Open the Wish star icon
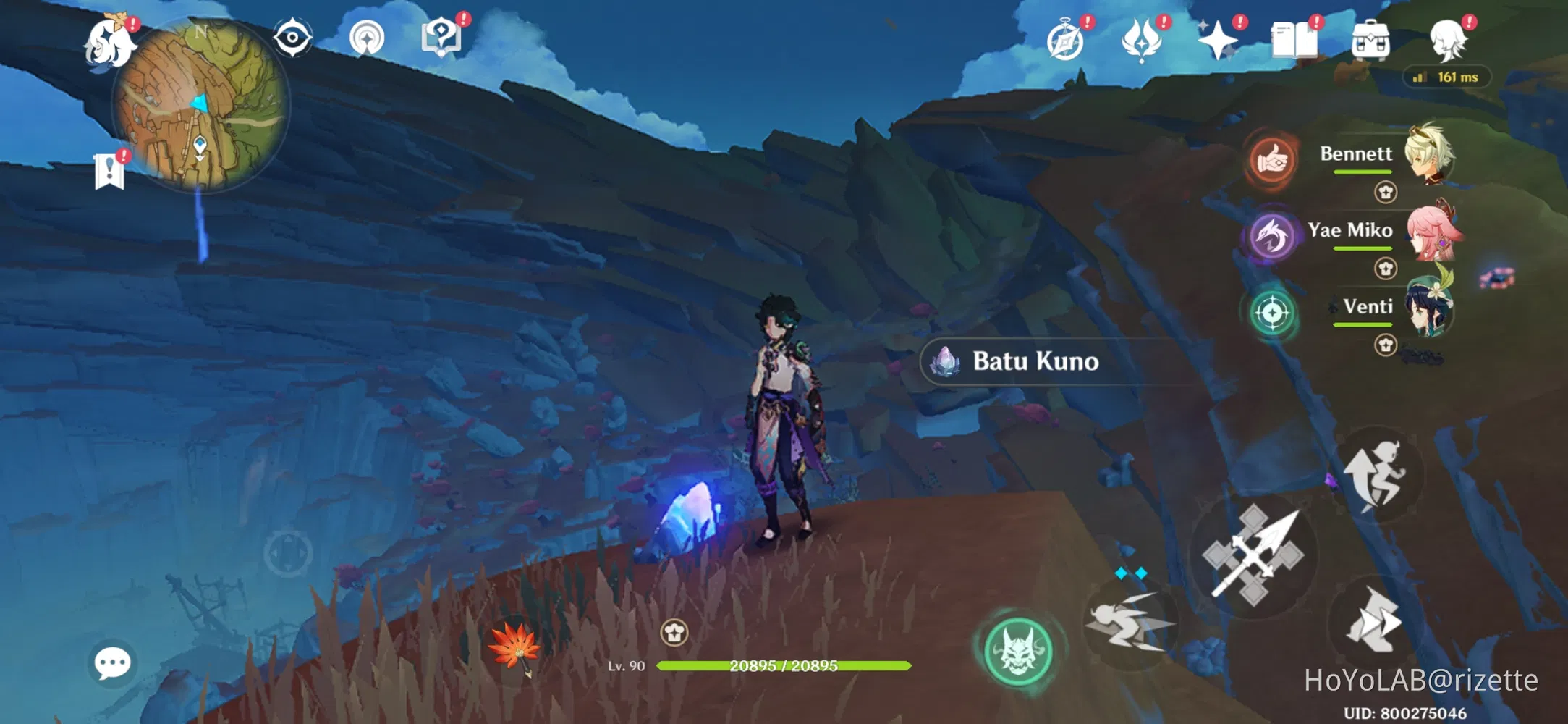Viewport: 1568px width, 724px height. tap(1217, 41)
